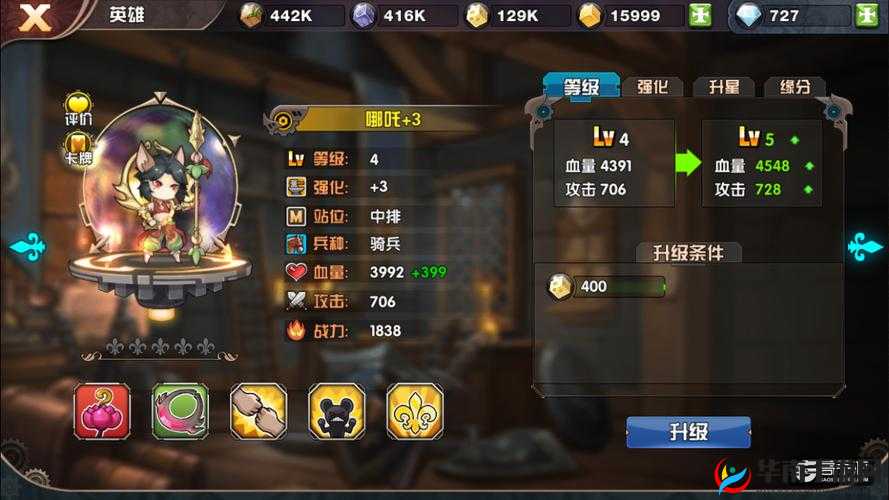Tap the 升级 level-up button

pyautogui.click(x=688, y=432)
